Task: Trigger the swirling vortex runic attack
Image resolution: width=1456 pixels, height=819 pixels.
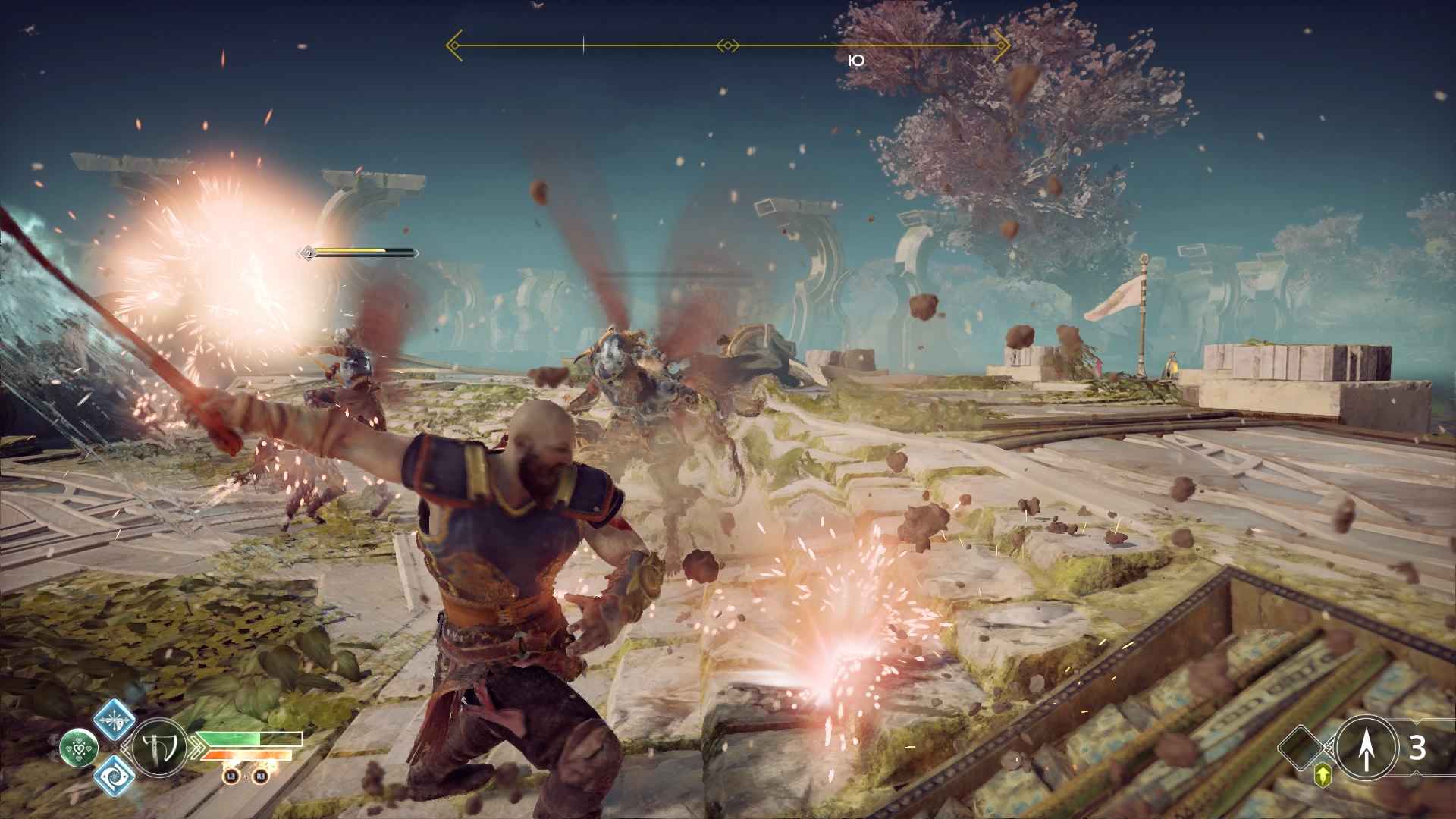Action: point(115,776)
